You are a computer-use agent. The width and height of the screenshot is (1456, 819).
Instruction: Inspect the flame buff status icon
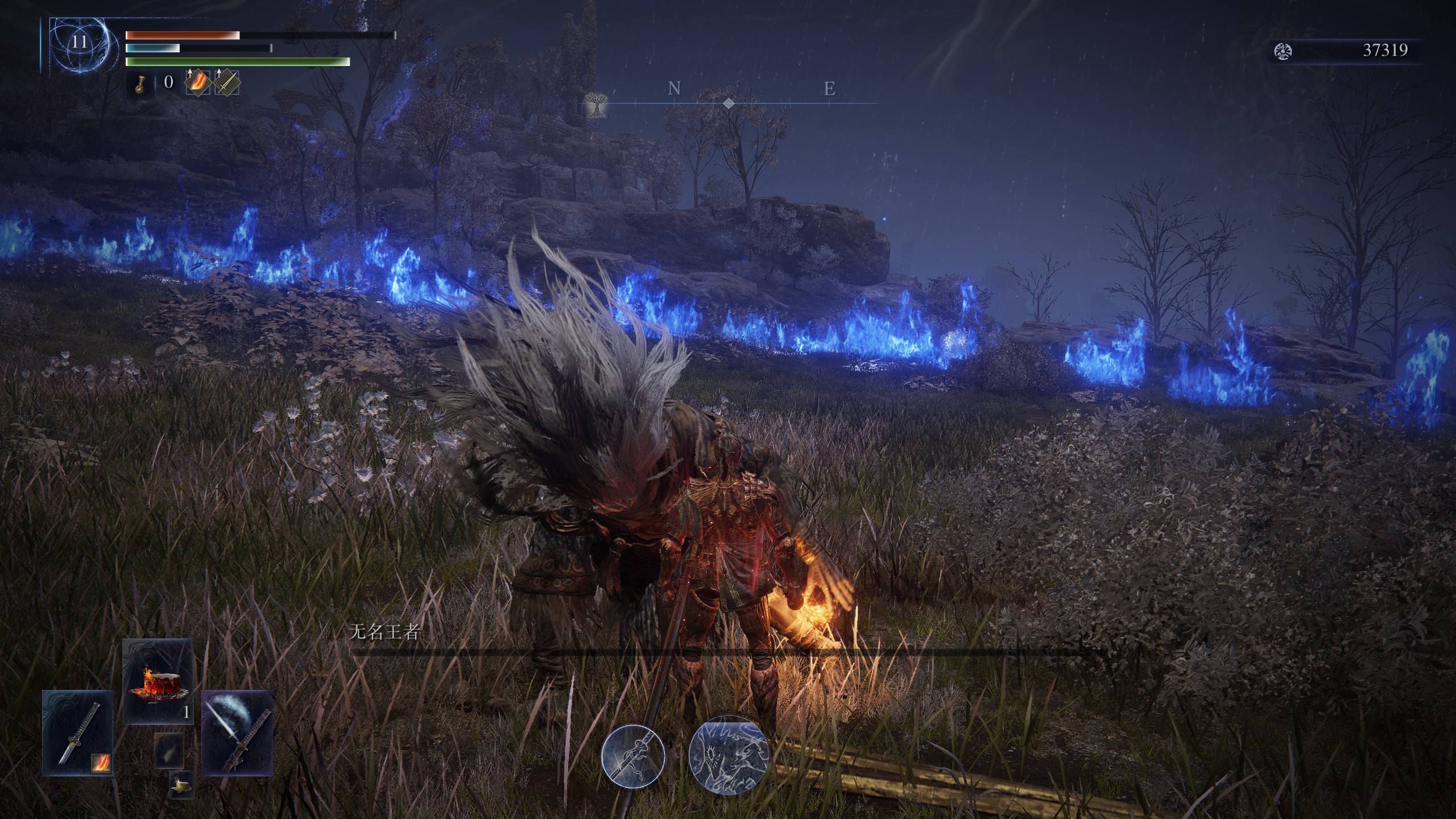[198, 83]
